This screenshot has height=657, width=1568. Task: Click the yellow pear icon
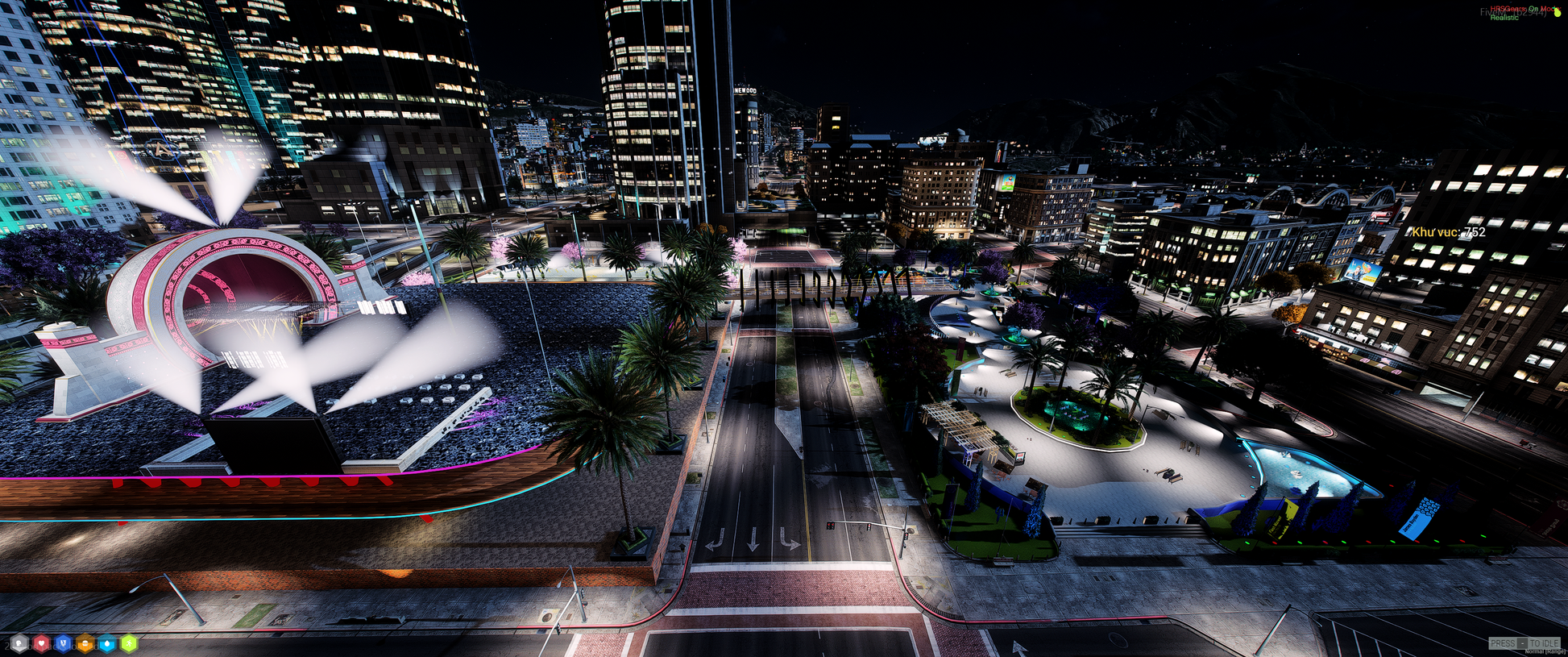click(1557, 12)
